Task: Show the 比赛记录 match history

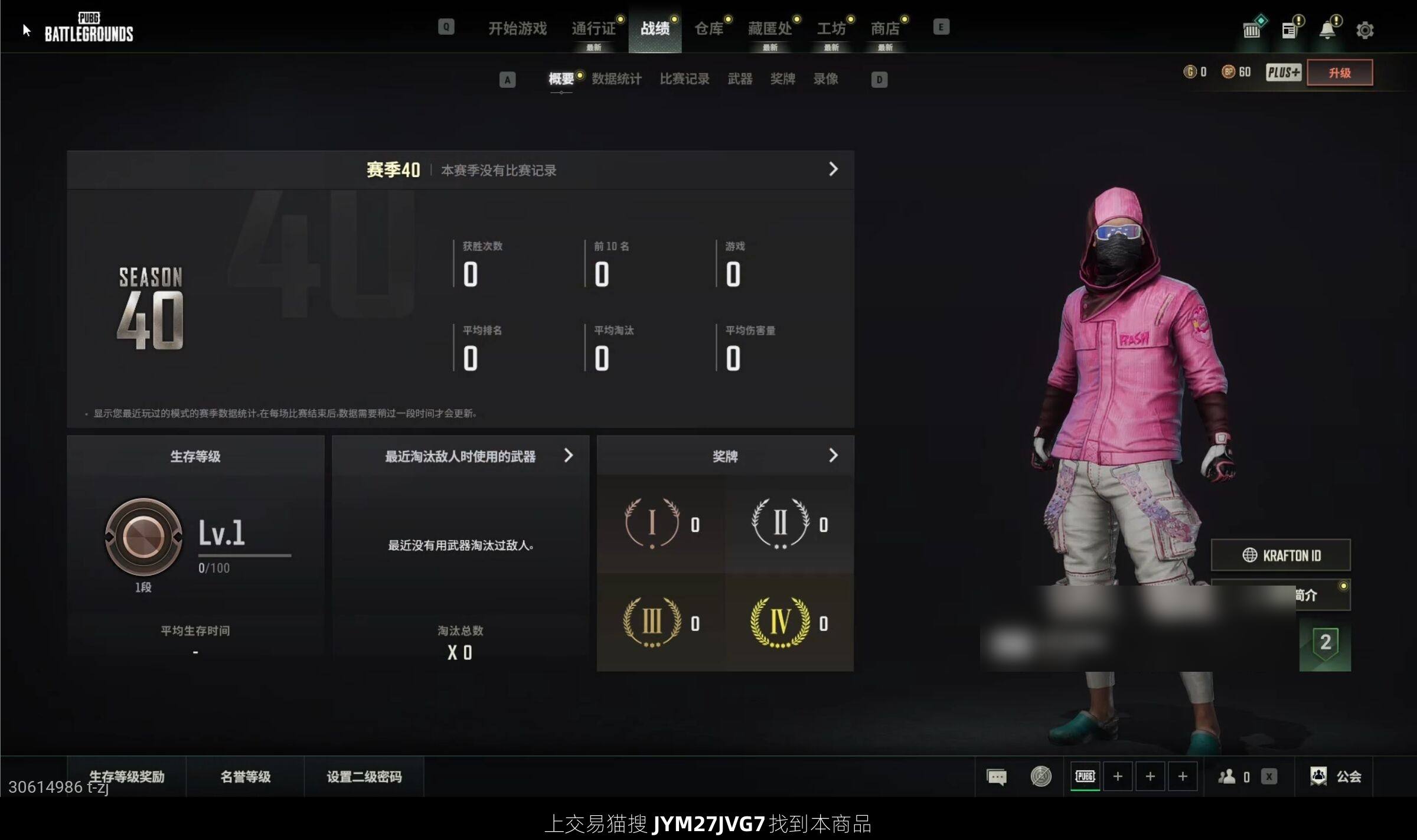Action: (x=684, y=79)
